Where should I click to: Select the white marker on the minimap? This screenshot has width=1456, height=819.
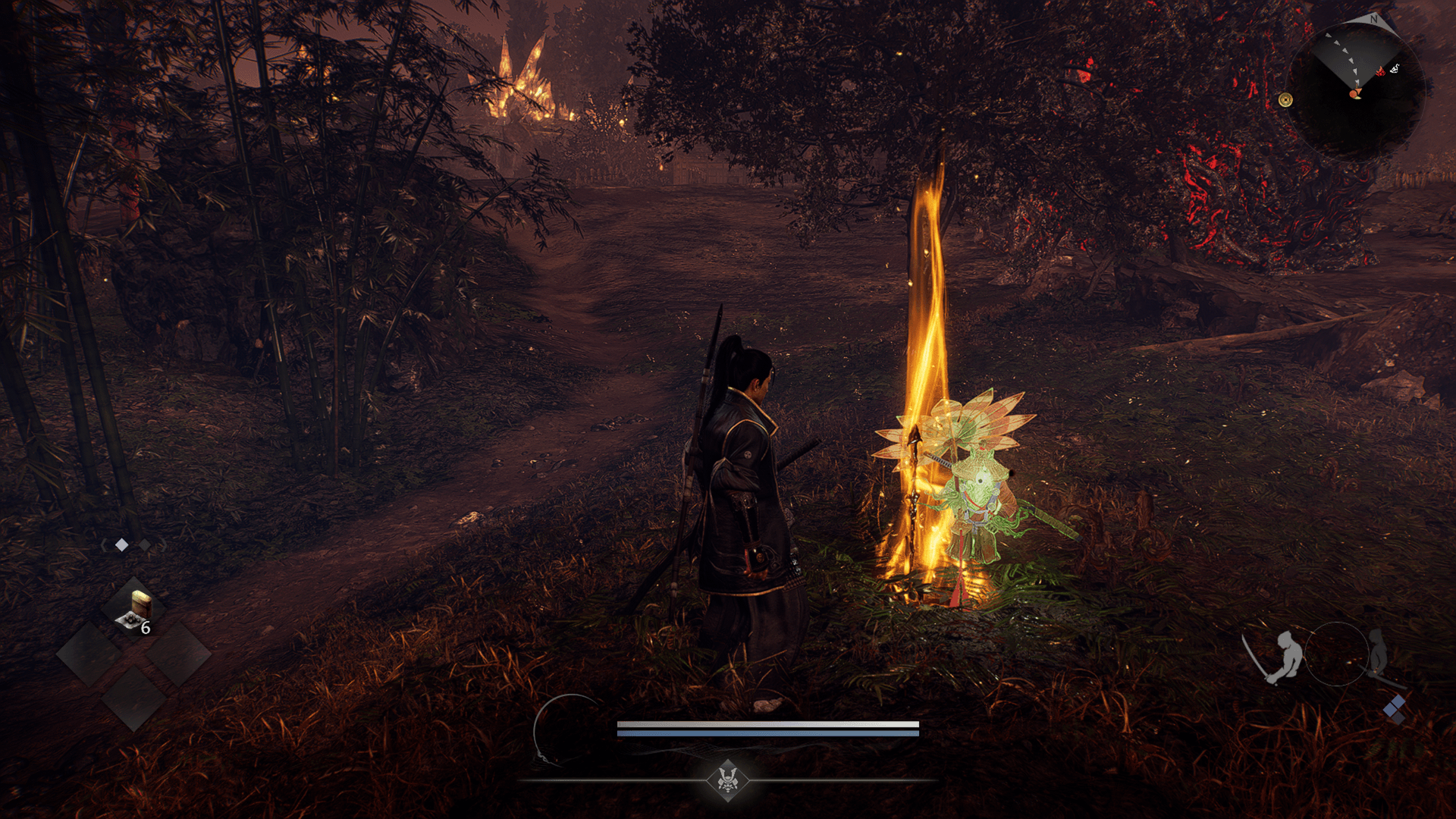coord(1395,69)
